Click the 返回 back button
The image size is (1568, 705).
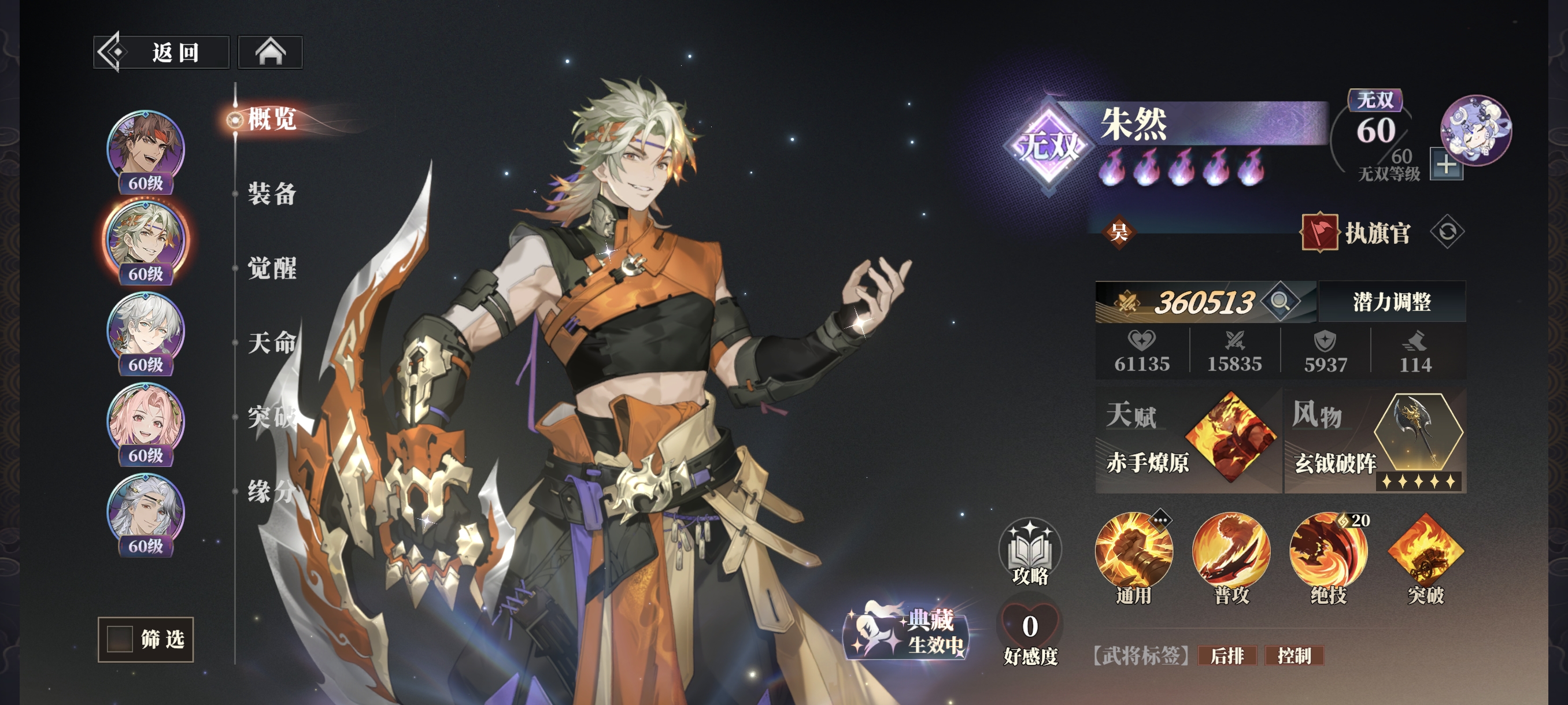click(161, 53)
